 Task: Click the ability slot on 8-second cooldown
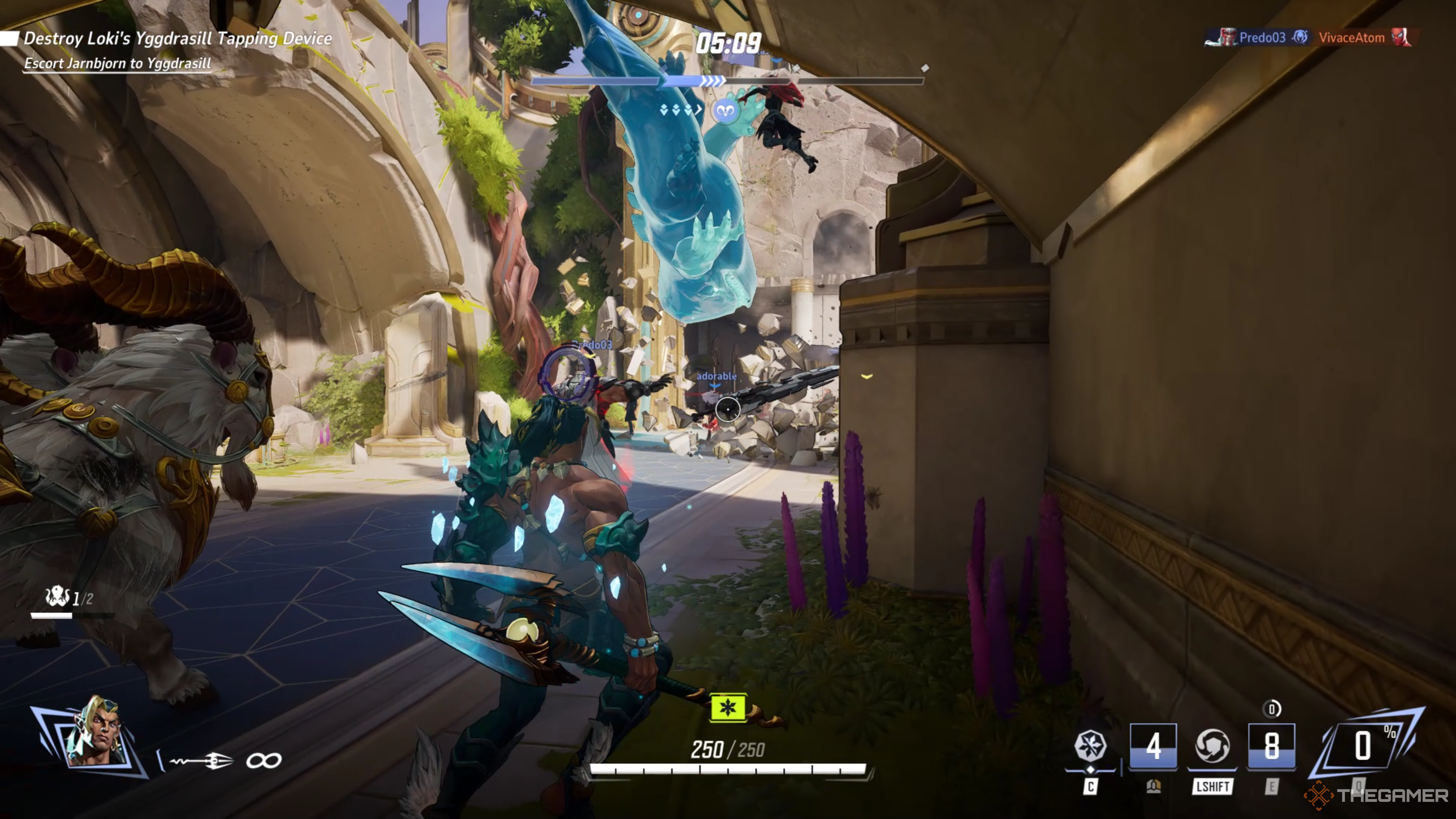coord(1271,745)
